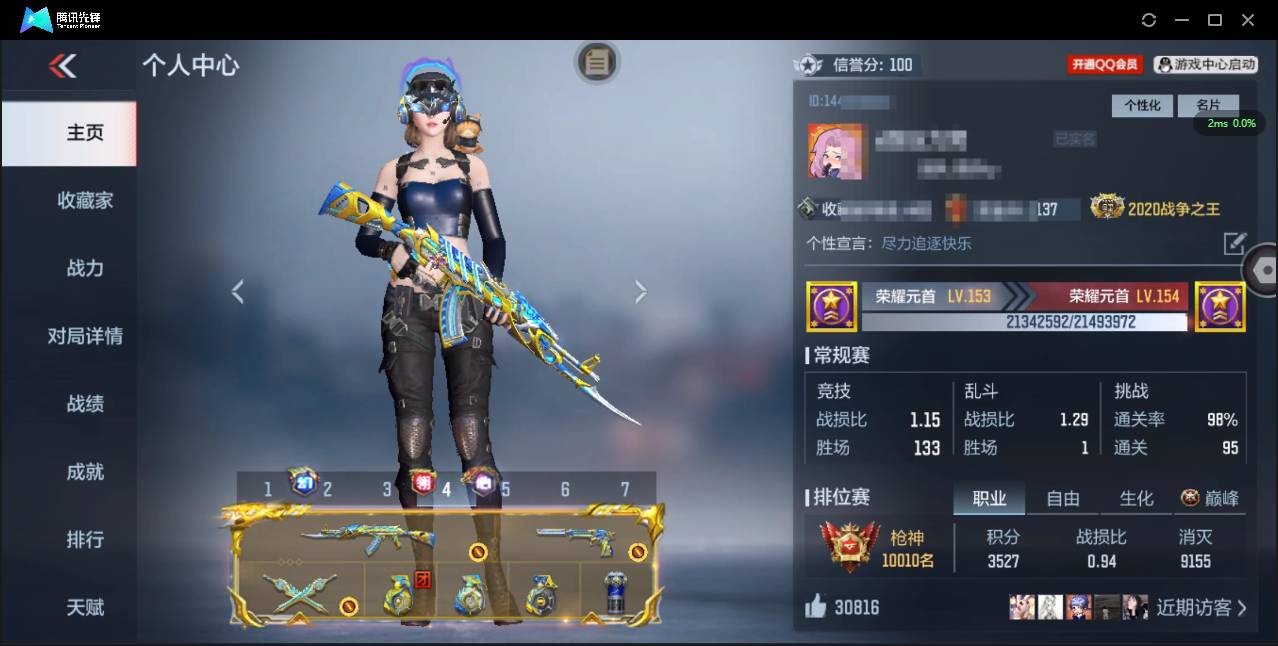Open the 天赋 talents page
1278x646 pixels.
[x=85, y=607]
